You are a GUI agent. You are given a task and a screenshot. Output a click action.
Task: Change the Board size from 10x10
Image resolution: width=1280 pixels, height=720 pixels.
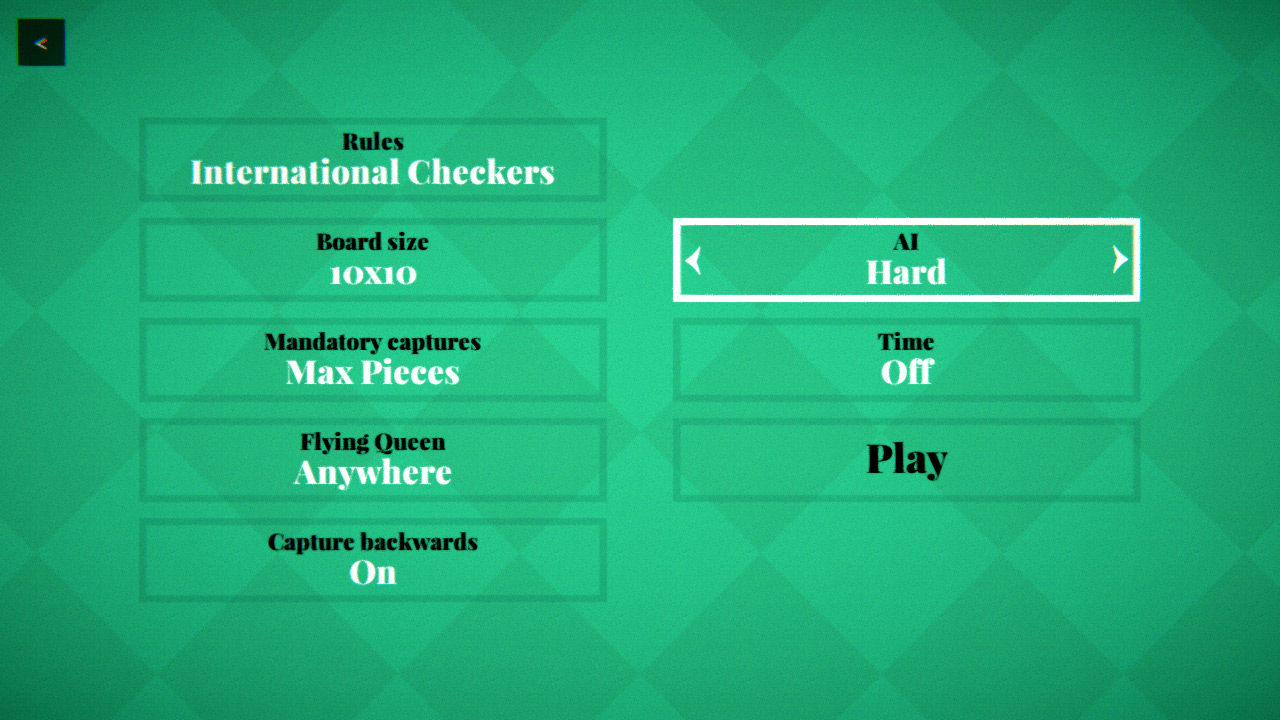click(373, 259)
